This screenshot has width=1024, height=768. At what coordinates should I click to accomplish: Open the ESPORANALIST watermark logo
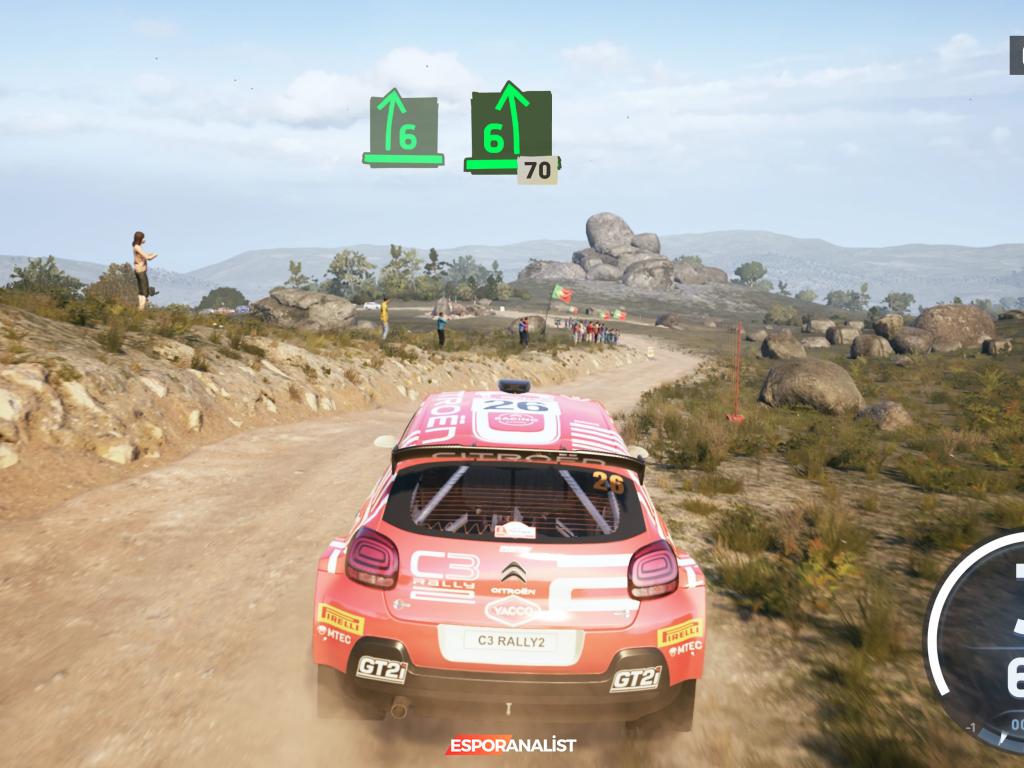[x=511, y=745]
